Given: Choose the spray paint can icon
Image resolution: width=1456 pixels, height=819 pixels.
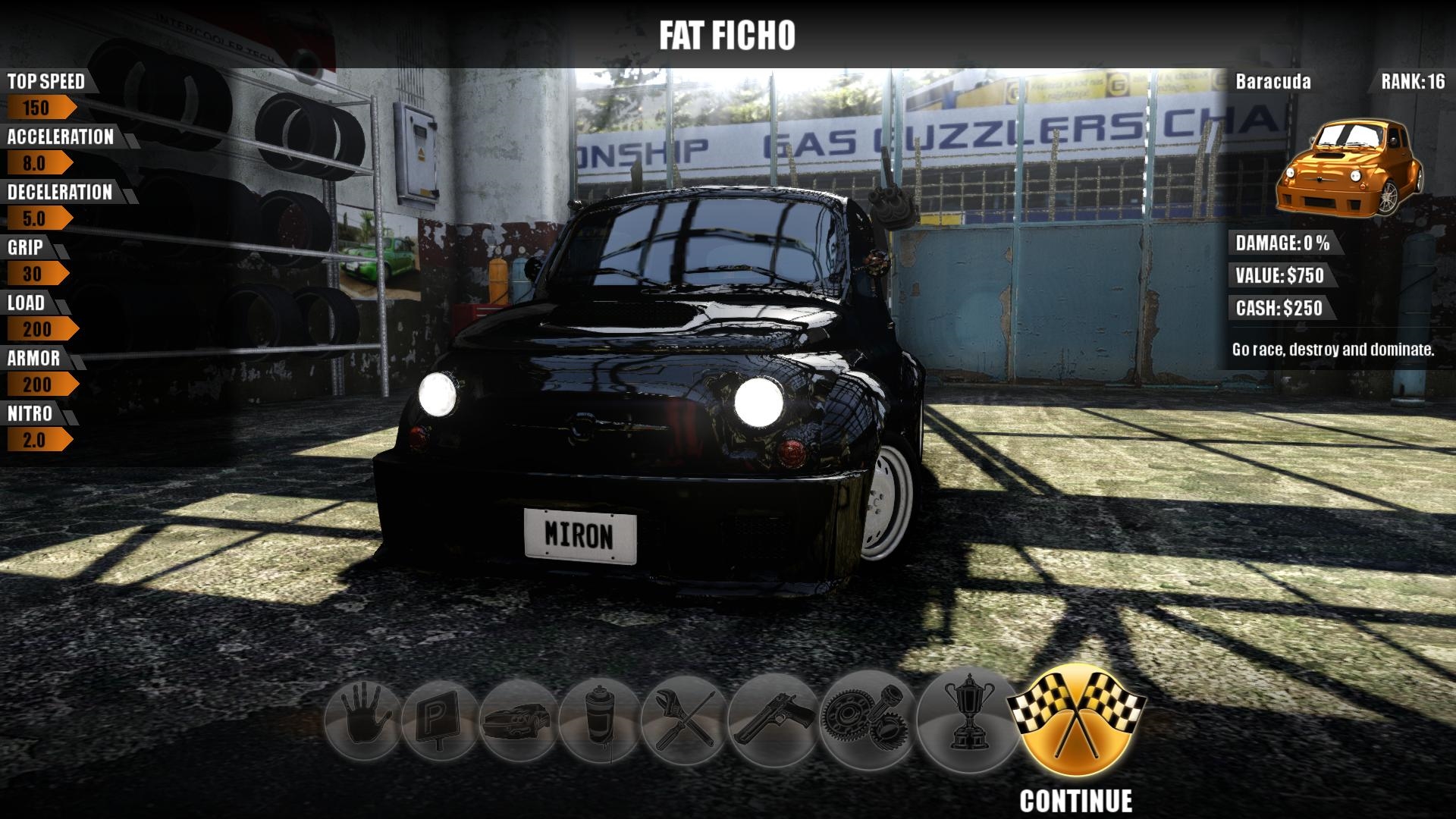Looking at the screenshot, I should [599, 720].
